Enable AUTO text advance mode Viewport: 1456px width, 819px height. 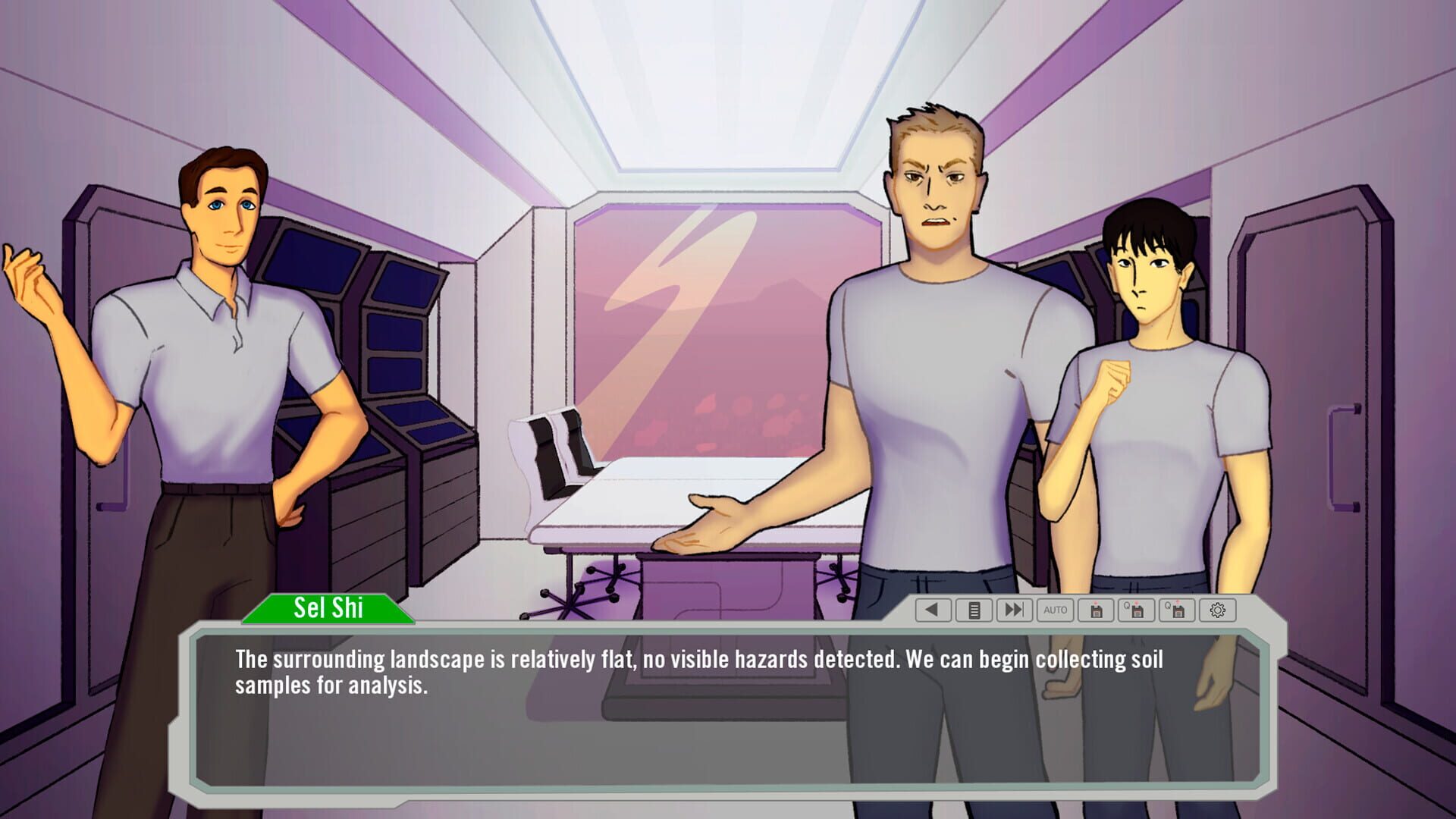[1056, 610]
